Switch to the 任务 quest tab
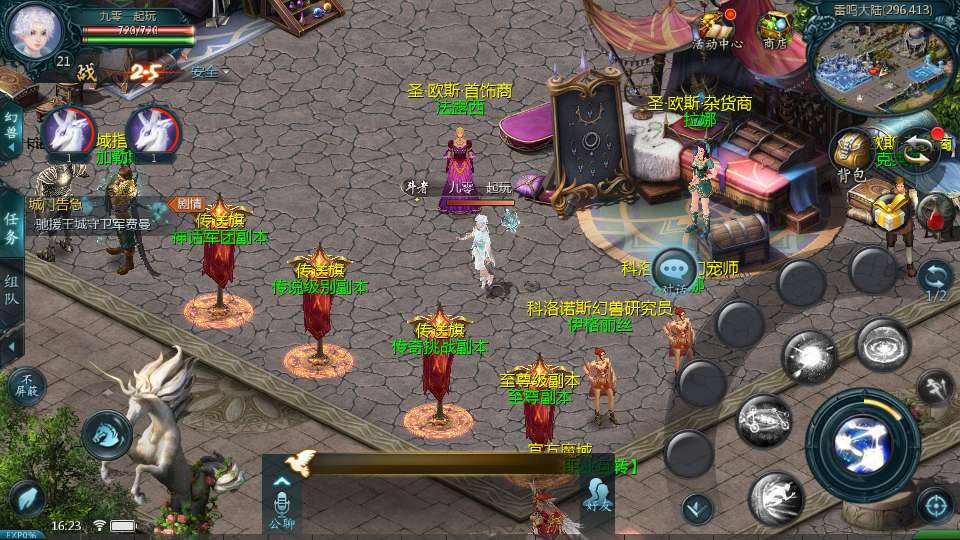The image size is (960, 540). [11, 228]
